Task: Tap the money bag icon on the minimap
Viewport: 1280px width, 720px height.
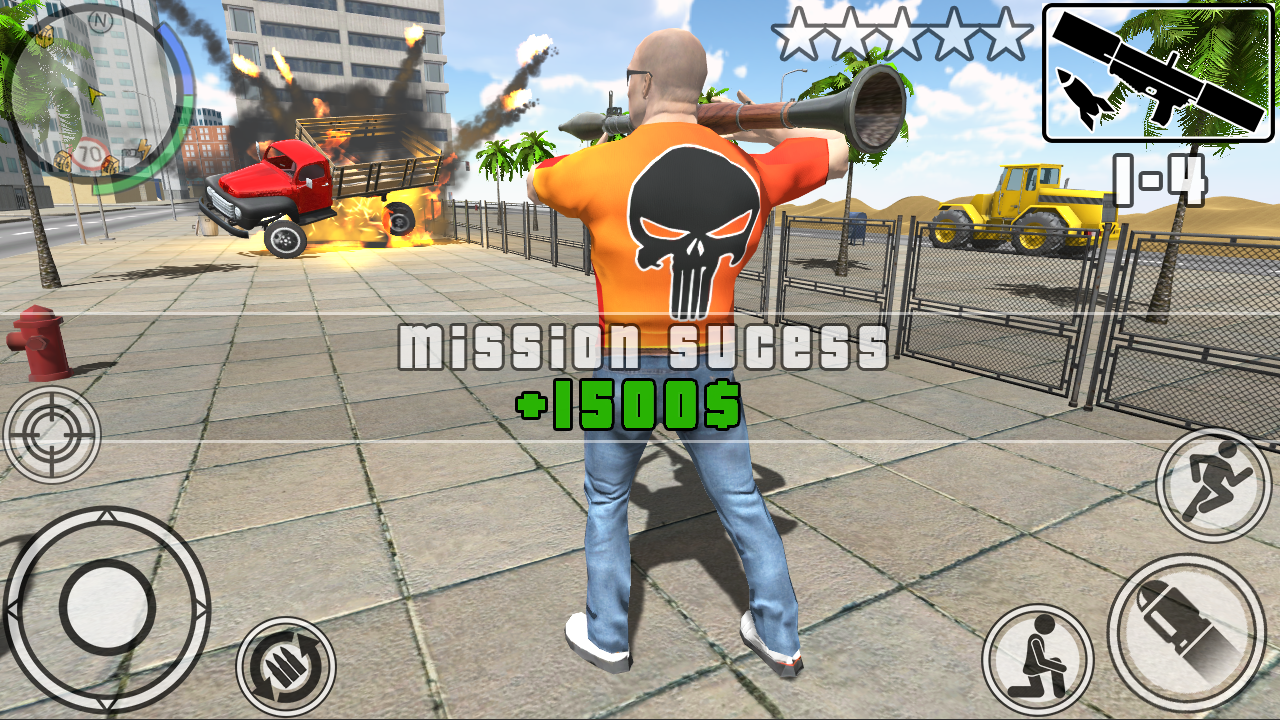Action: point(46,36)
